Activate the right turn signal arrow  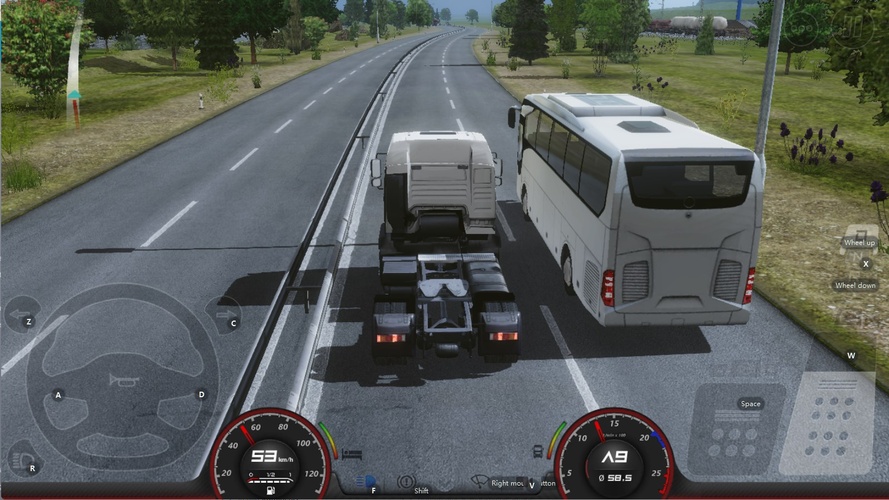pyautogui.click(x=222, y=314)
